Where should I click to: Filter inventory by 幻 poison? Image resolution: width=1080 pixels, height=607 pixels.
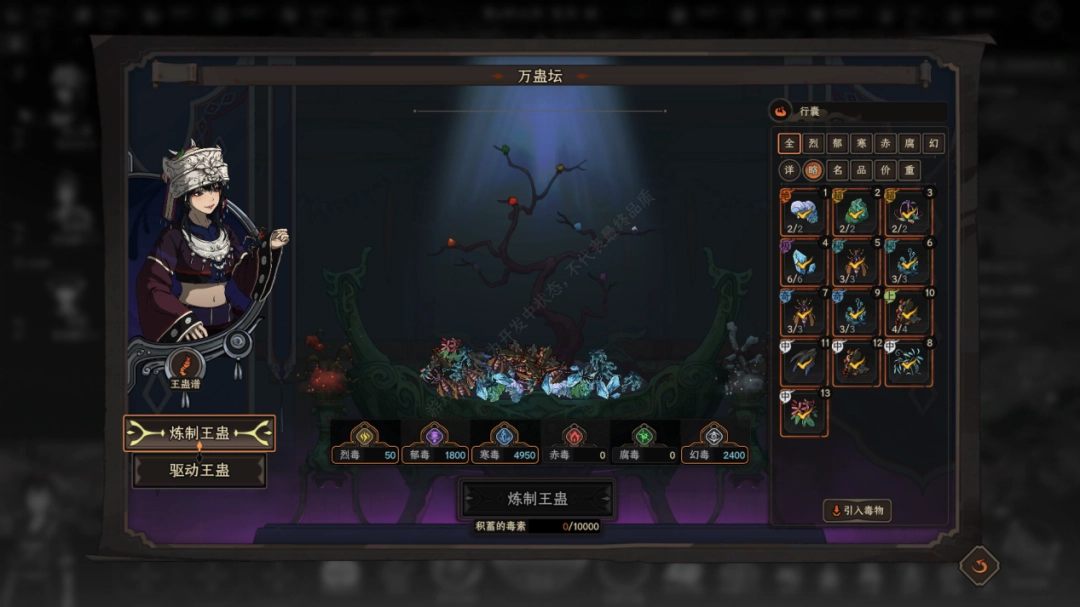[933, 143]
